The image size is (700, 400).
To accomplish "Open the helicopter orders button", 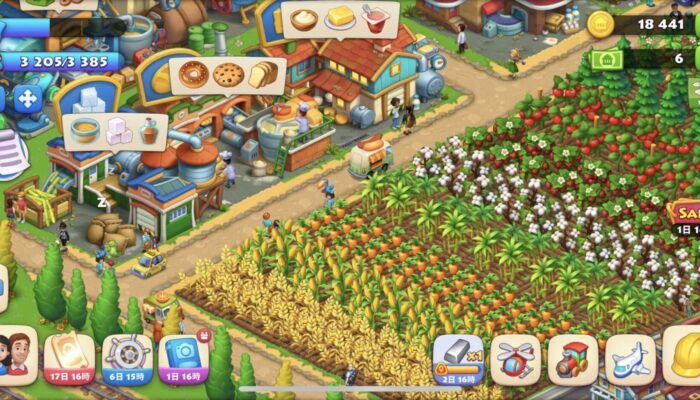I will coord(515,360).
